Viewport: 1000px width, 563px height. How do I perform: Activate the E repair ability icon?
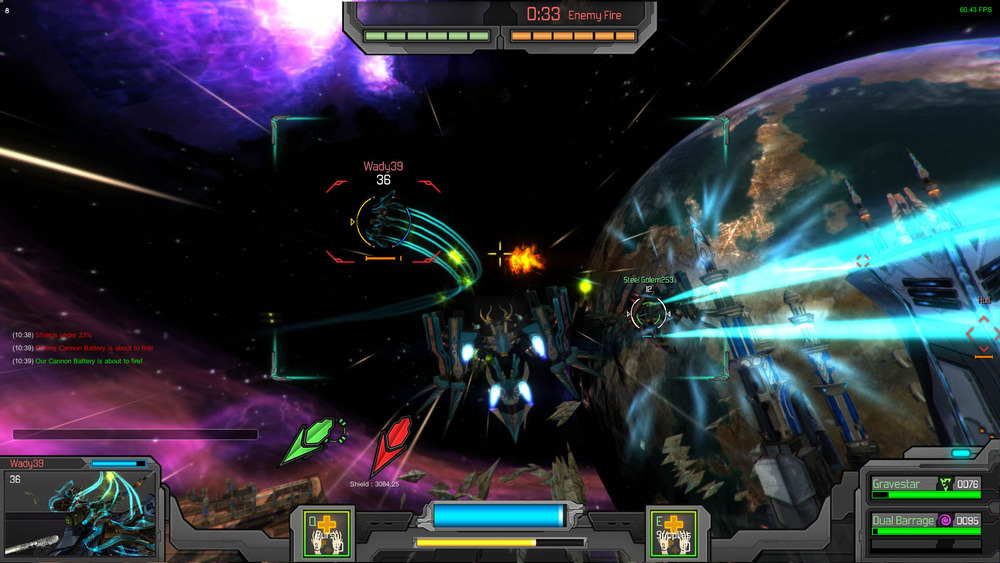pyautogui.click(x=673, y=533)
